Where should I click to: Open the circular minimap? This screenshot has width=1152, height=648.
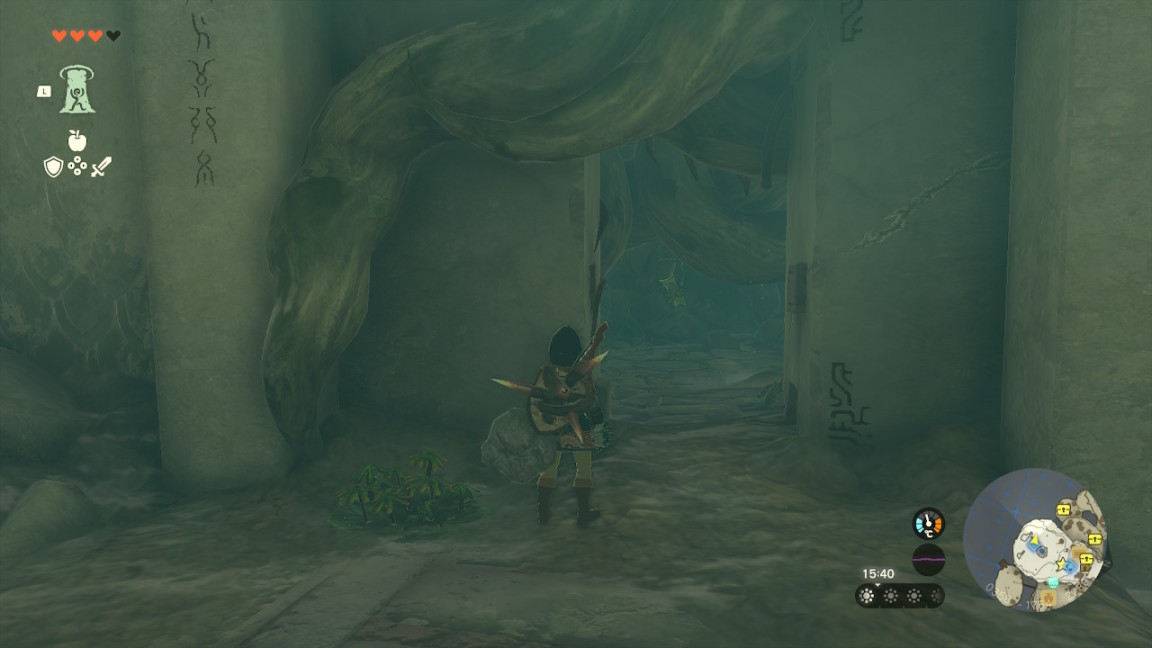click(x=1034, y=540)
